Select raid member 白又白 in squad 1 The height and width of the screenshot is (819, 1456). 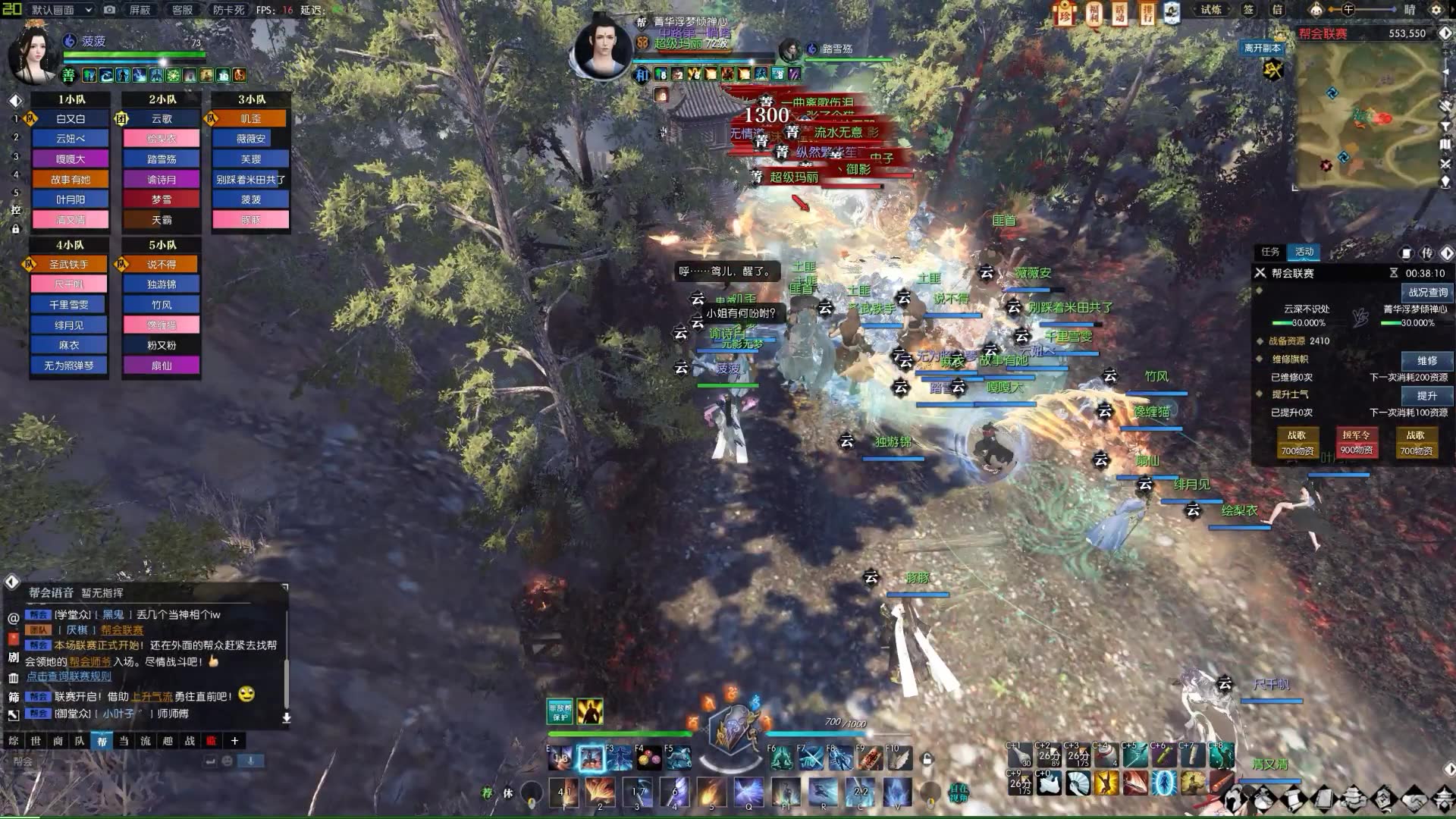pos(71,119)
